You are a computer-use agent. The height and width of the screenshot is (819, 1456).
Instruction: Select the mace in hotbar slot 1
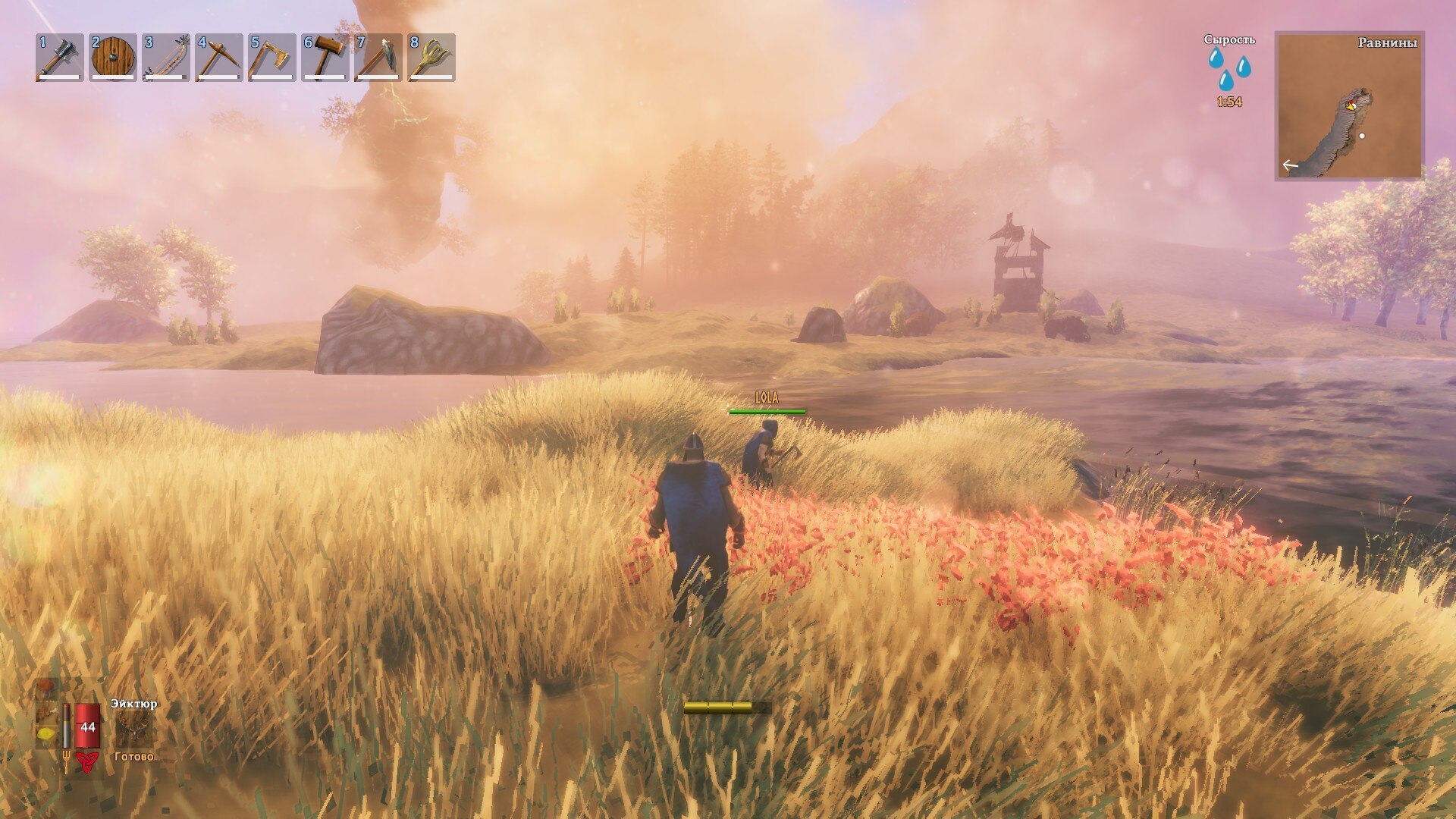coord(60,57)
